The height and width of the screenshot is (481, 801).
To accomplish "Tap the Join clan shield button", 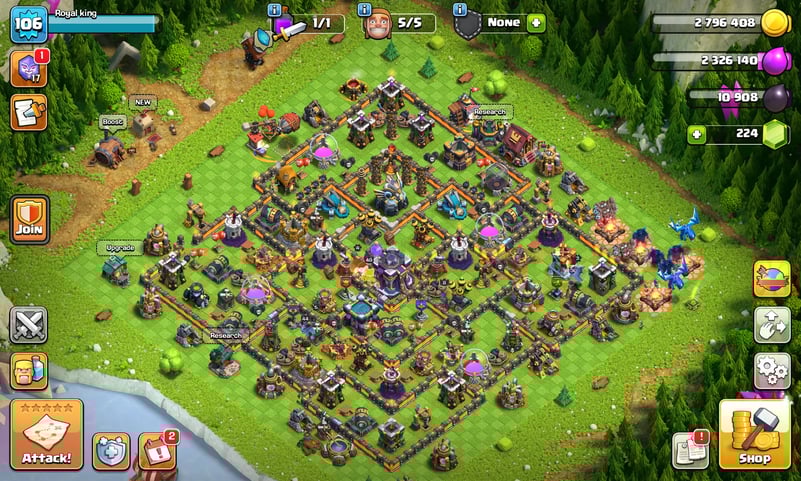I will [30, 219].
